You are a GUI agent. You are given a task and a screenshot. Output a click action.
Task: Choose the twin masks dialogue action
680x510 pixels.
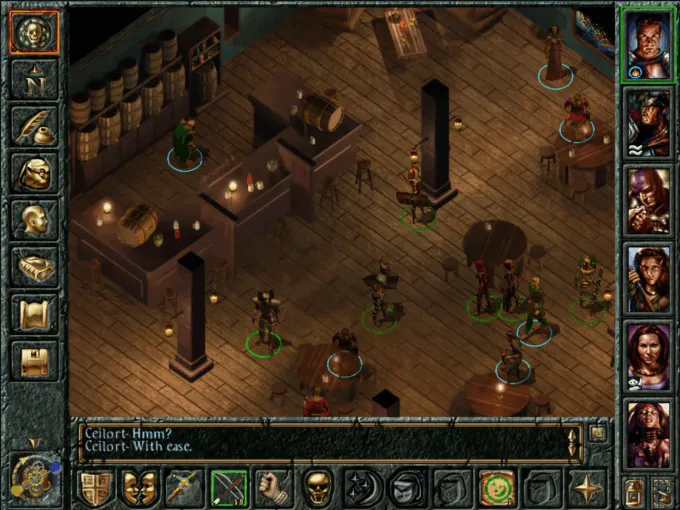139,488
